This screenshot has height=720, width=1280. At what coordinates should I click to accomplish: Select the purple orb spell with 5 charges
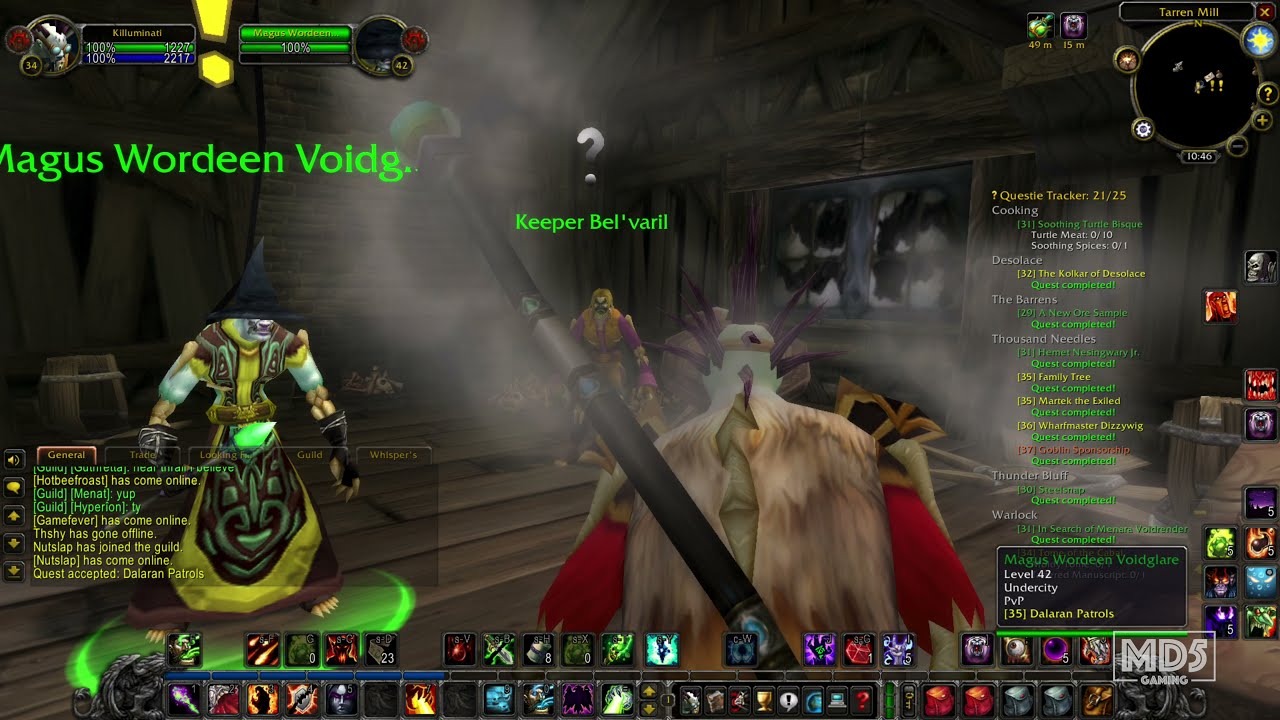(x=1056, y=648)
